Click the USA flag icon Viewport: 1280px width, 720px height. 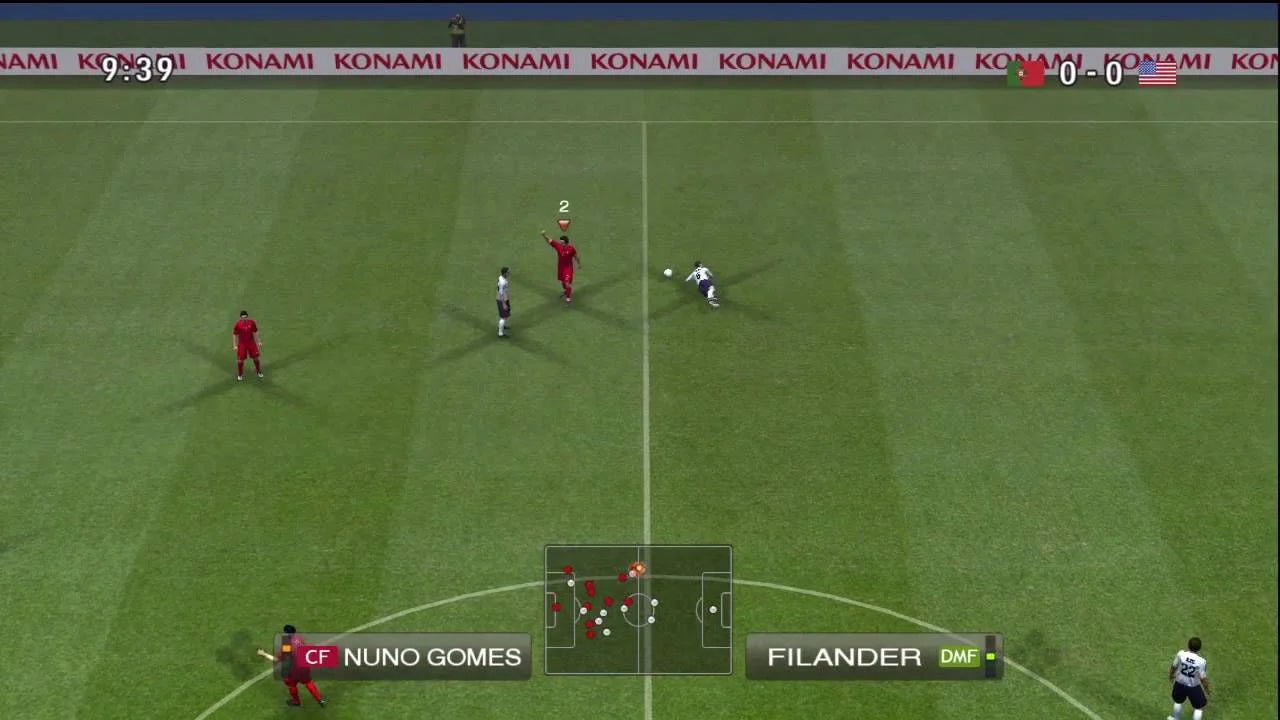1157,73
